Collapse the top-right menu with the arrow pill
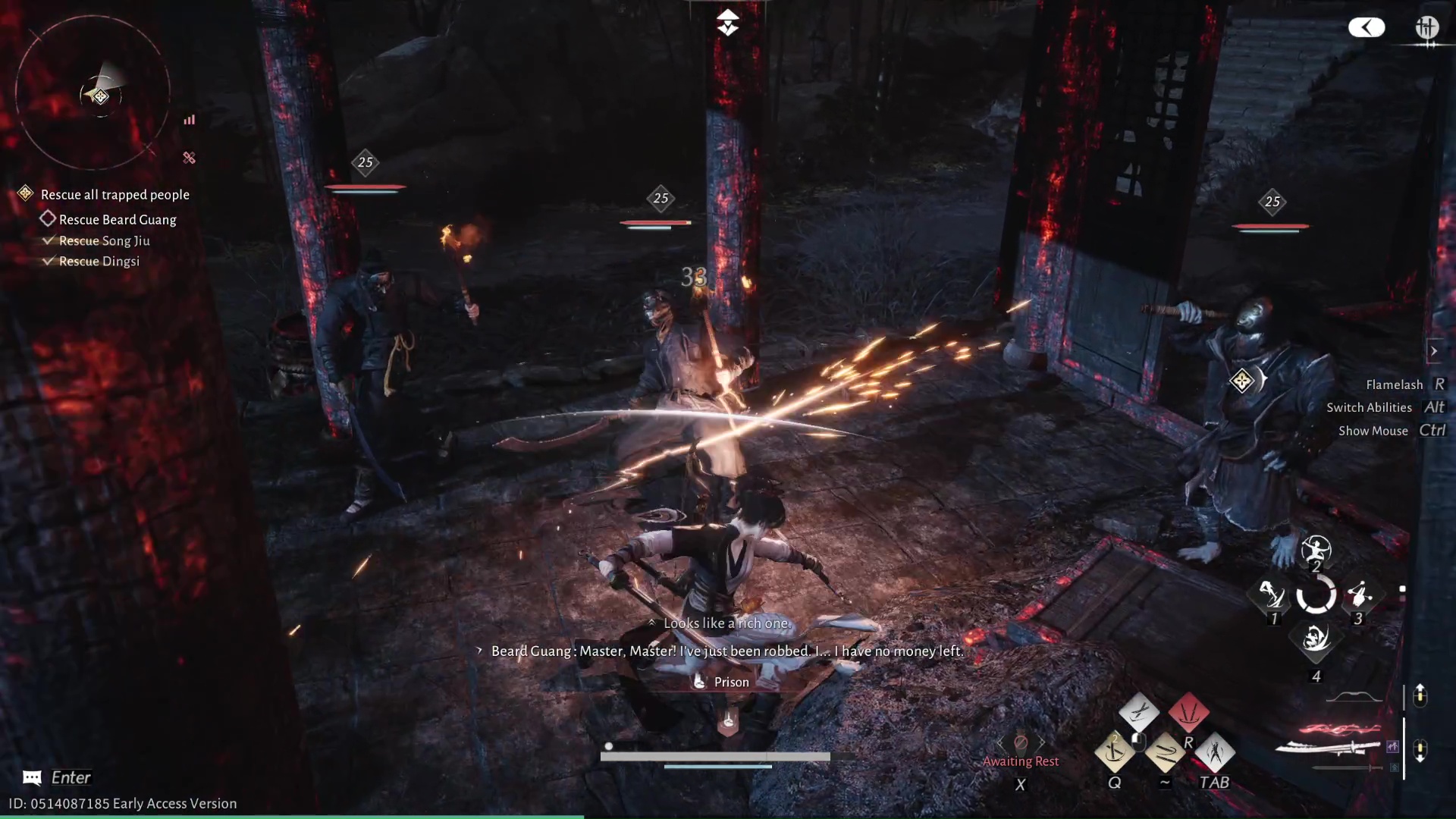 [1367, 28]
